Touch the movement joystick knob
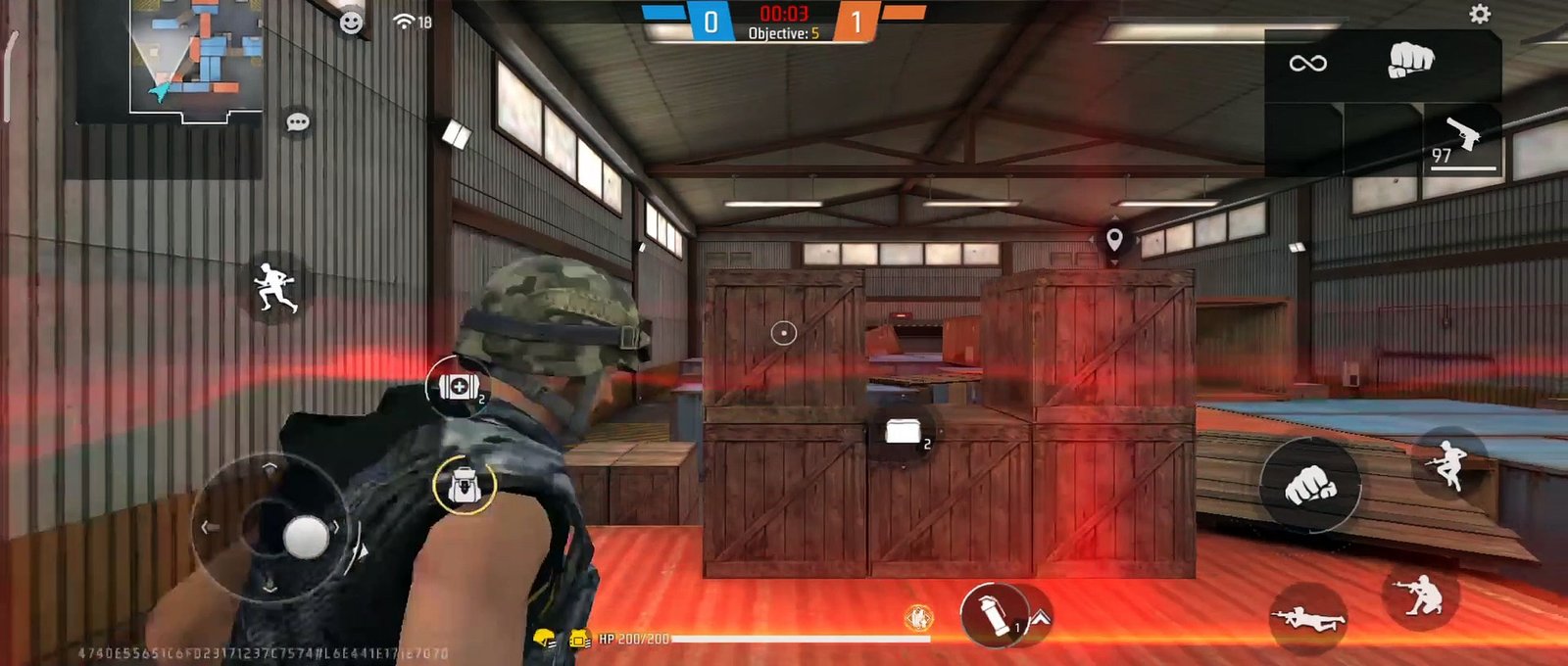1568x666 pixels. click(306, 536)
